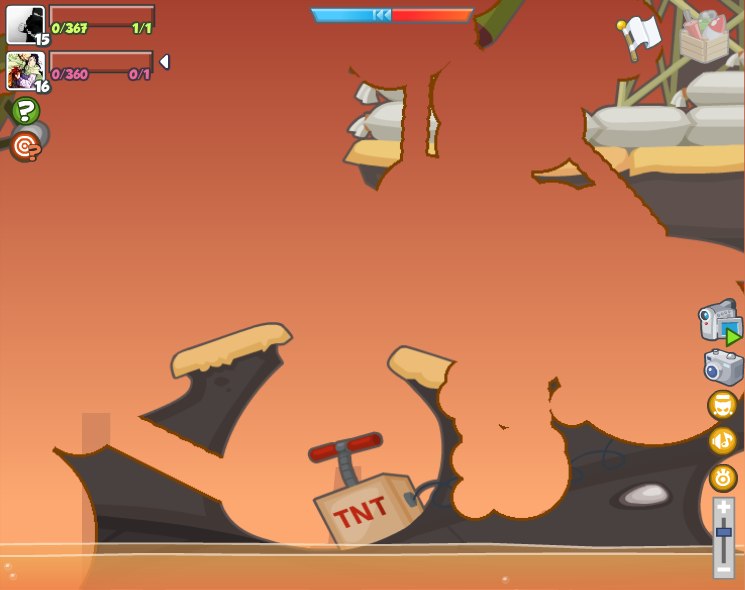The height and width of the screenshot is (590, 745).
Task: Take a screenshot with the photo camera
Action: click(723, 367)
